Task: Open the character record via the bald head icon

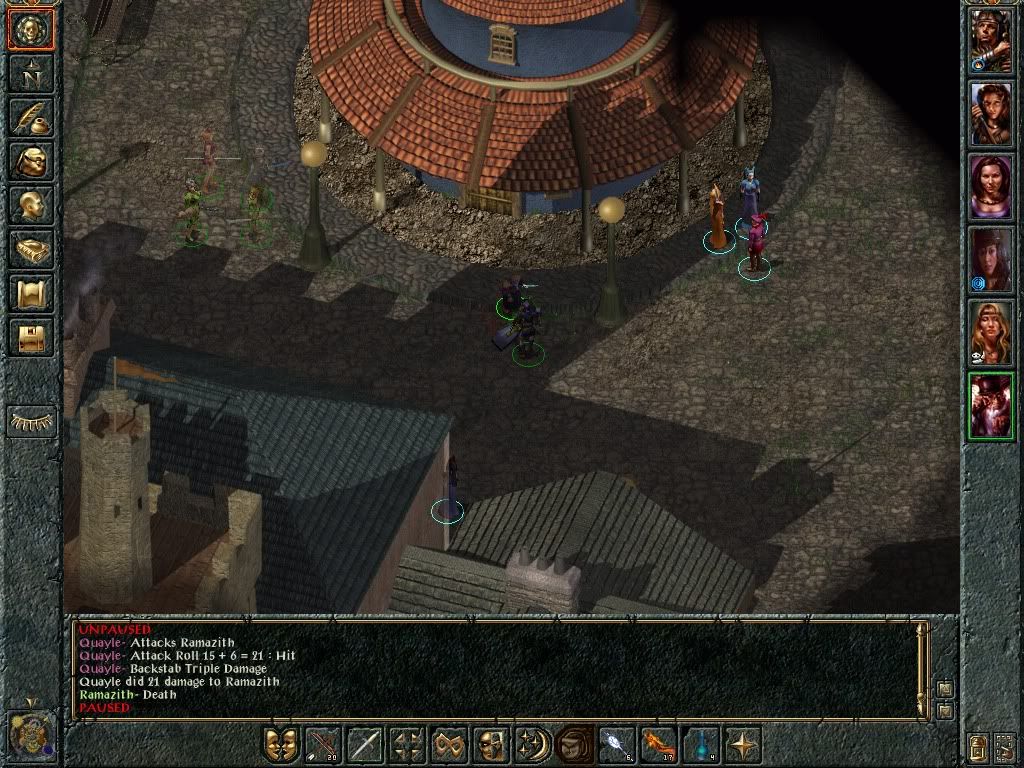Action: tap(32, 205)
